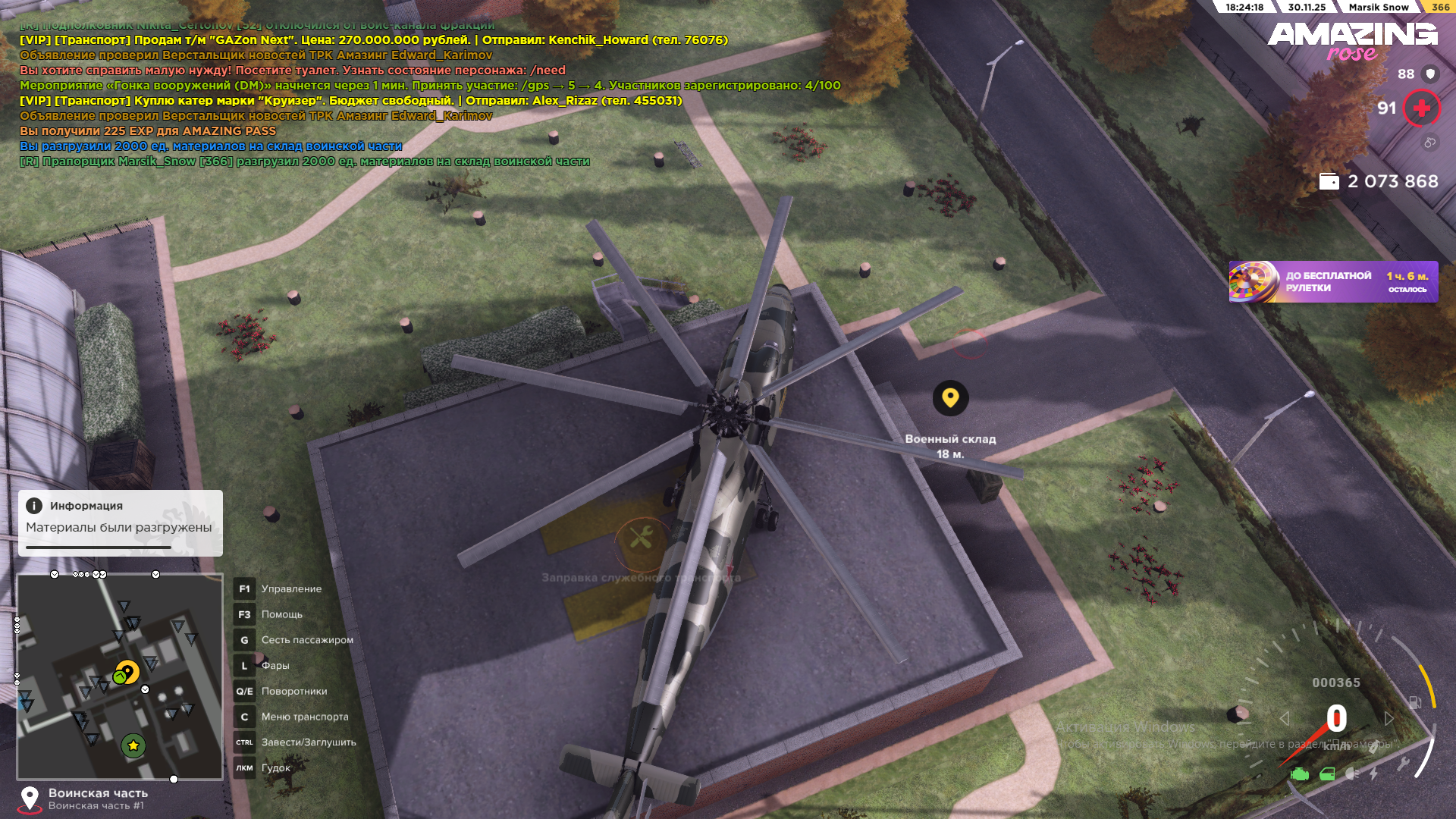1456x819 pixels.
Task: Click the red health plus icon
Action: pyautogui.click(x=1421, y=108)
